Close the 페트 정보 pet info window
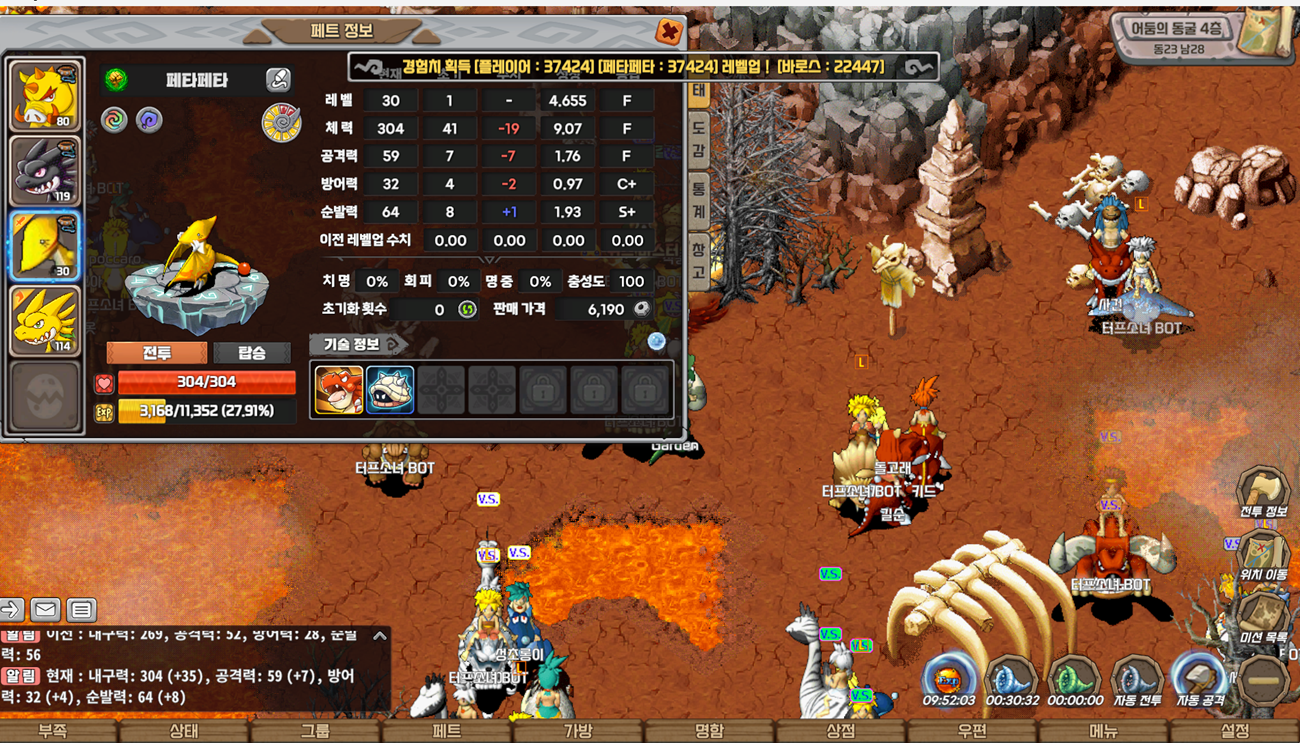Screen dimensions: 1300x743 click(x=669, y=32)
